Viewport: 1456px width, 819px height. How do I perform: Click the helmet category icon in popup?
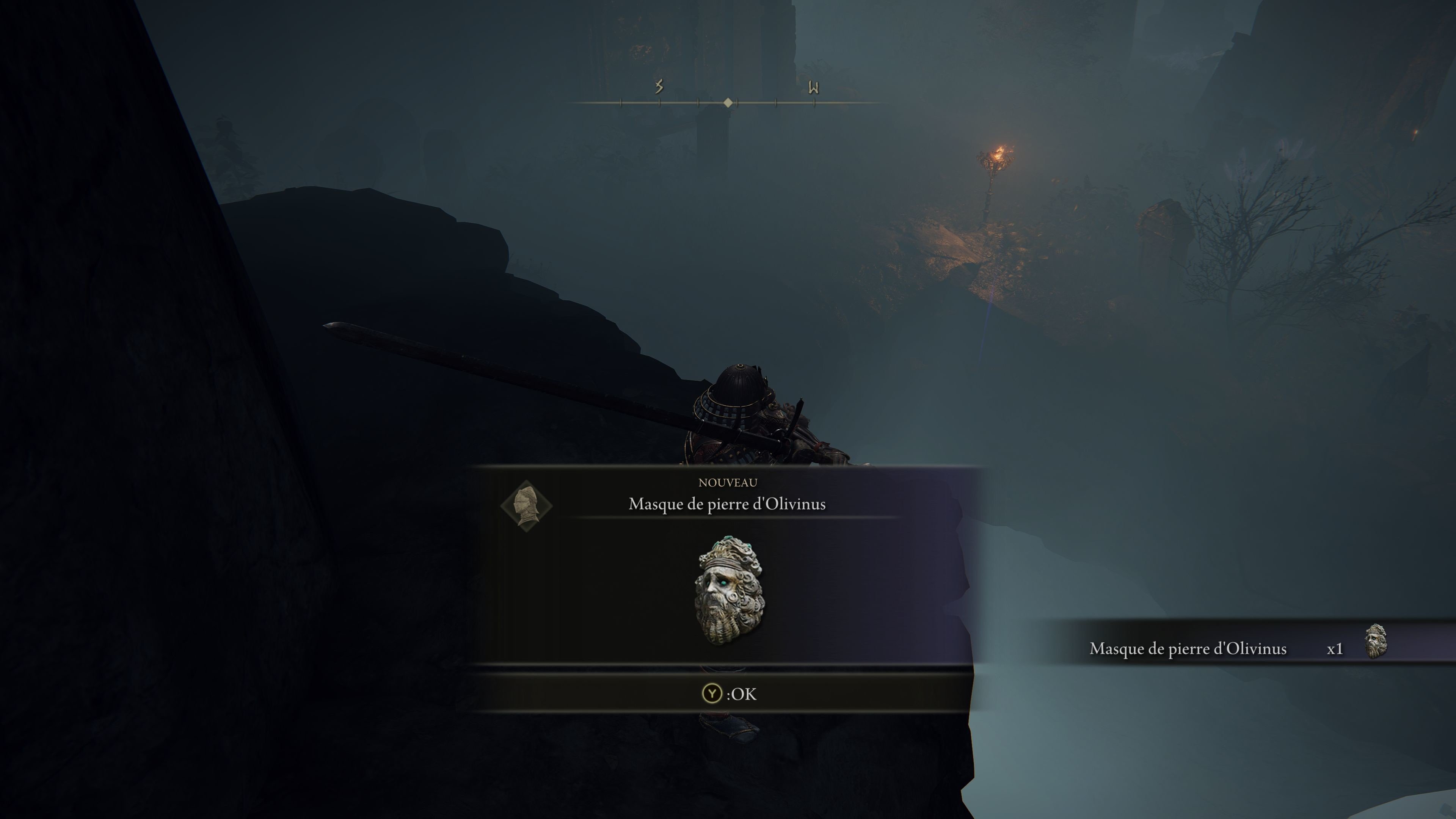(x=526, y=506)
